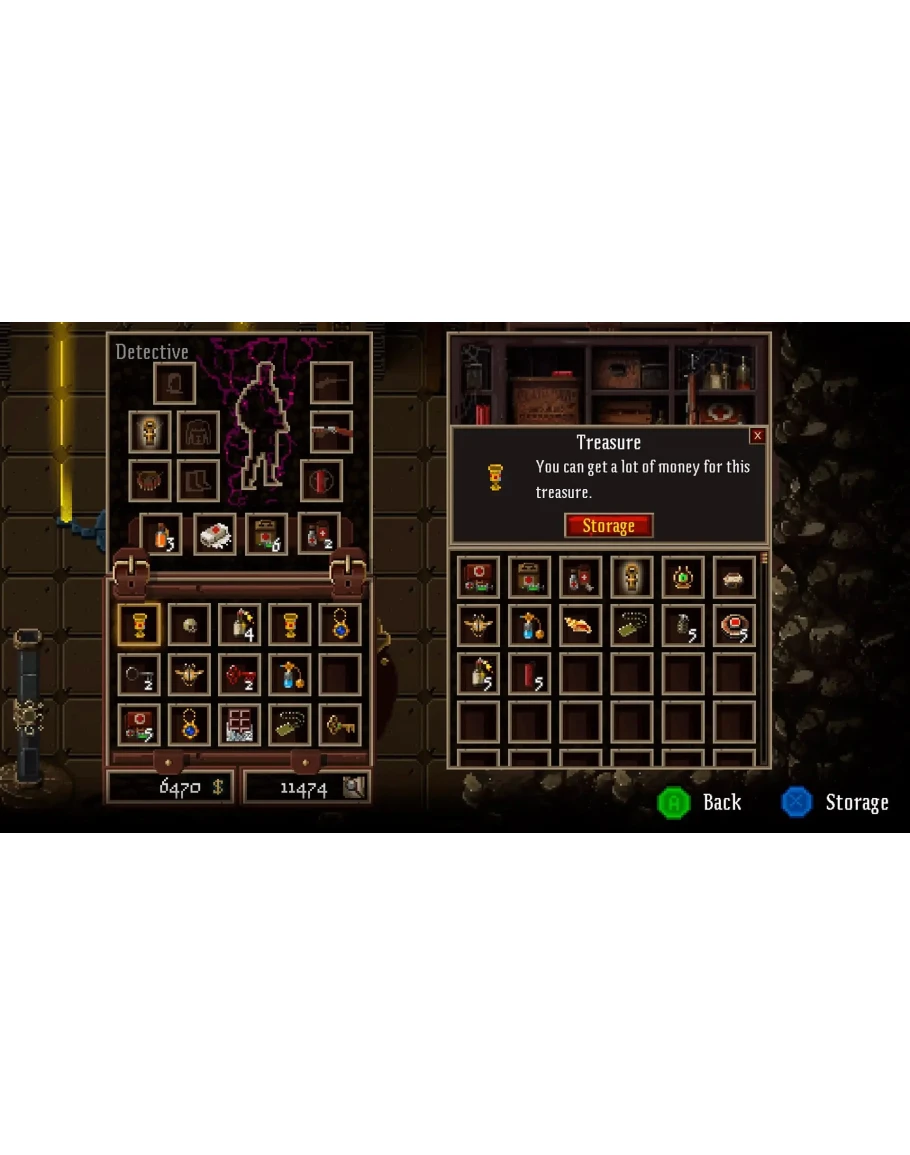Screen dimensions: 910x1155
Task: Select the white bandage quick slot
Action: 214,533
